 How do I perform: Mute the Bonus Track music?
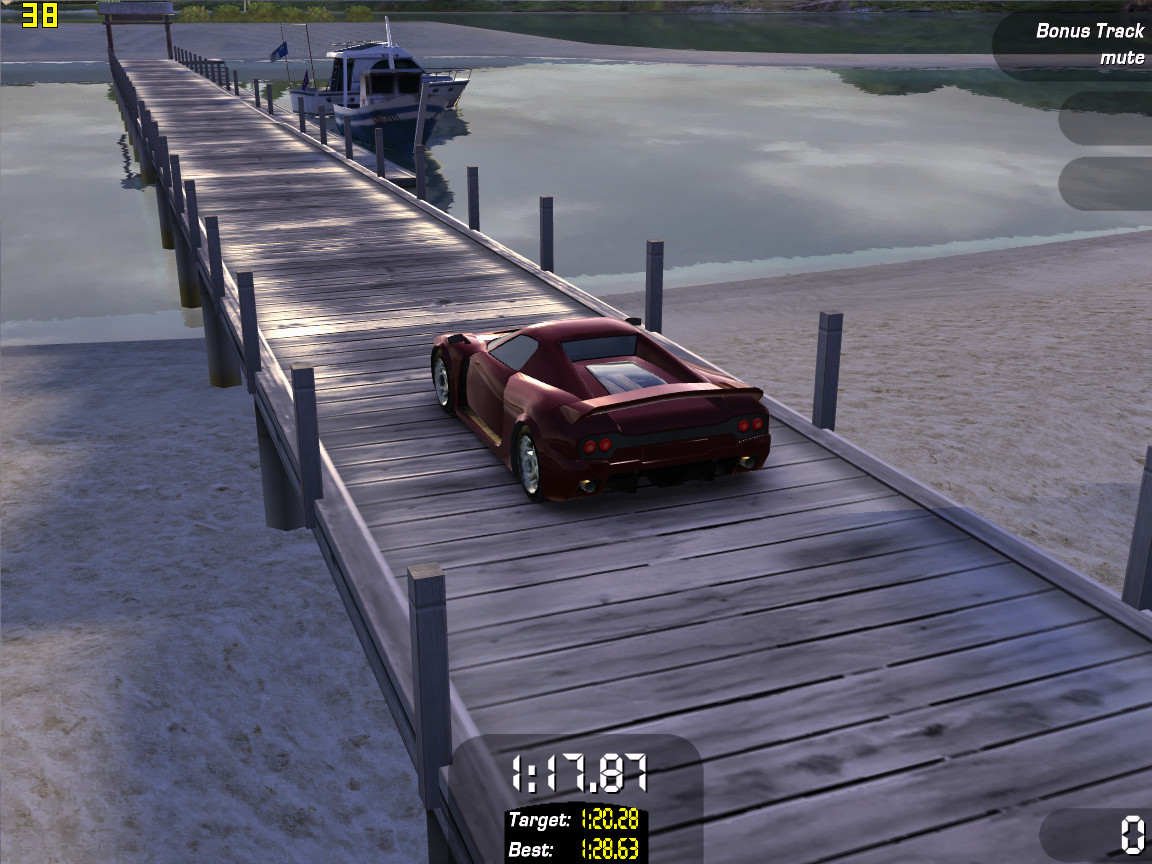point(1121,57)
